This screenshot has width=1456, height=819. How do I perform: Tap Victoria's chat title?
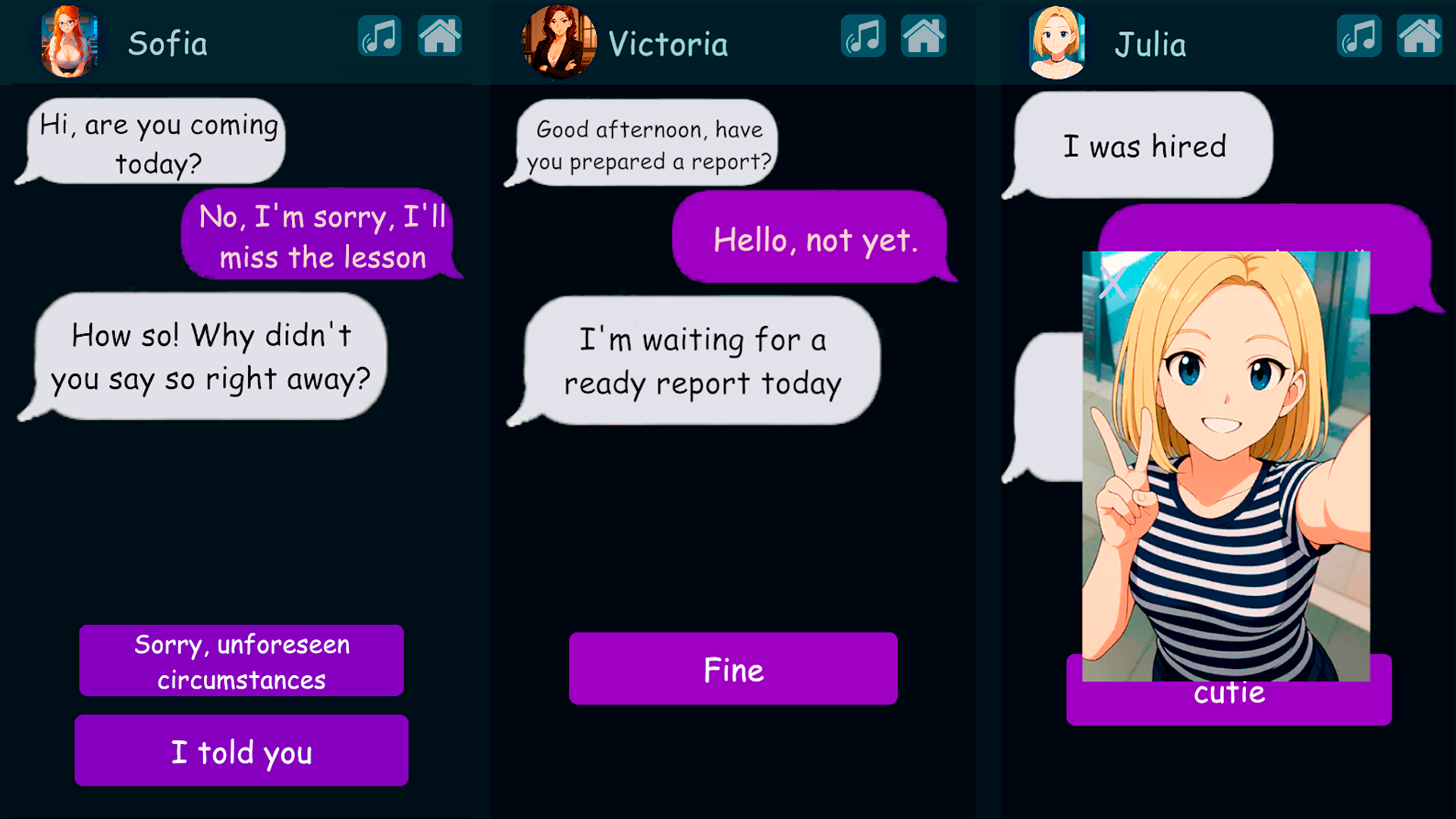666,43
